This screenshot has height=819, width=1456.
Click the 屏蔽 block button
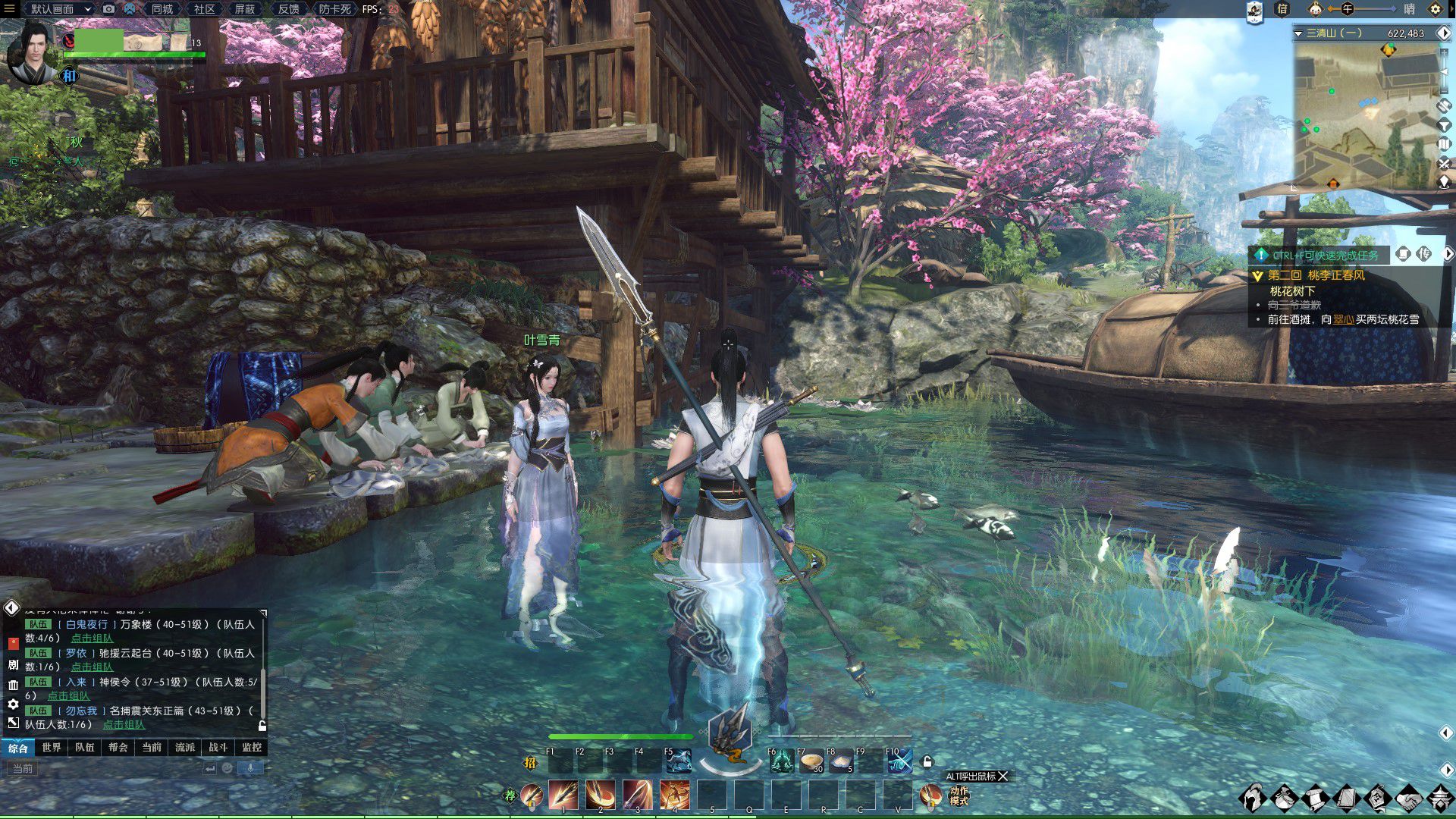click(x=245, y=9)
